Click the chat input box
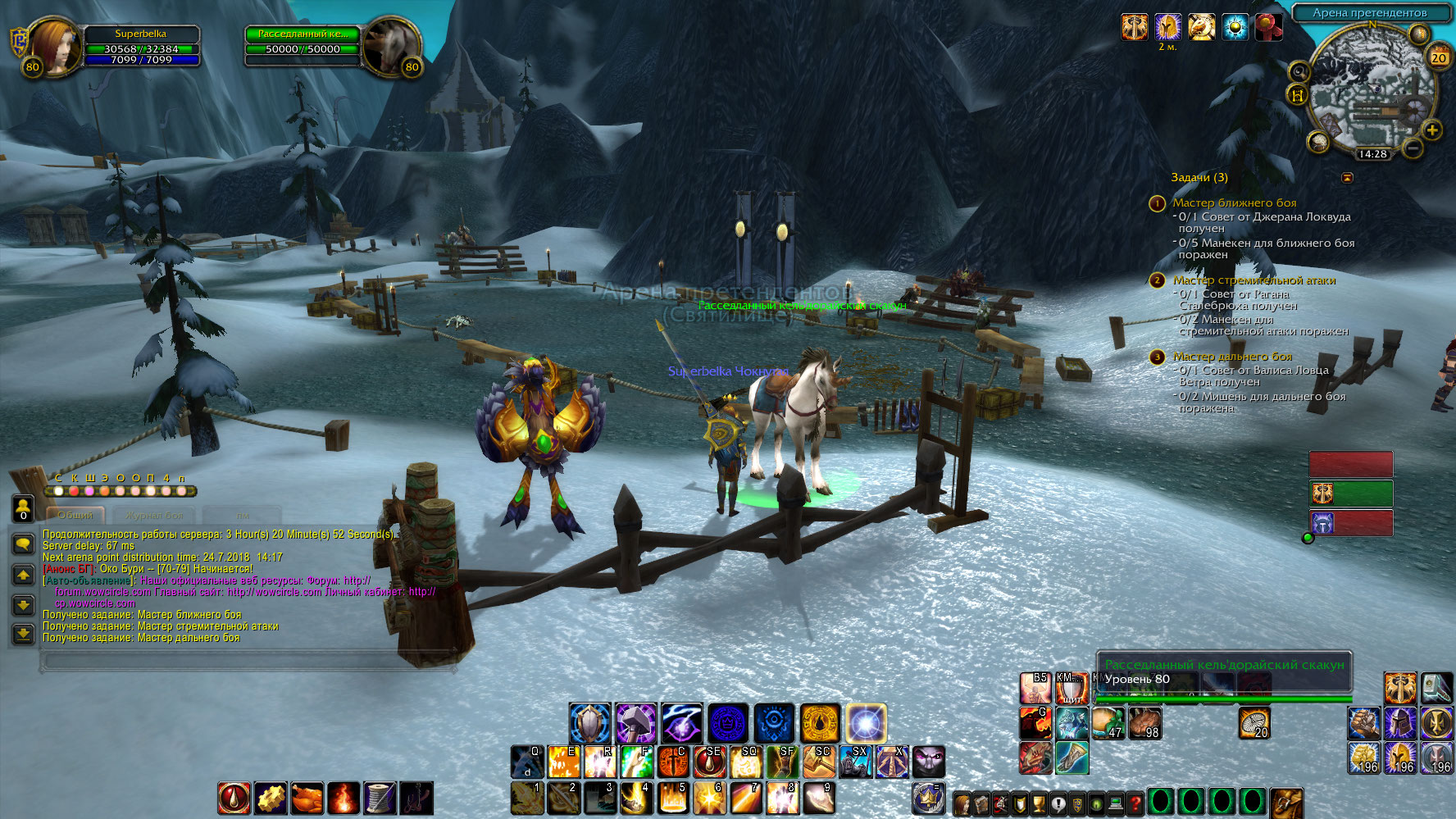The image size is (1456, 819). tap(246, 661)
